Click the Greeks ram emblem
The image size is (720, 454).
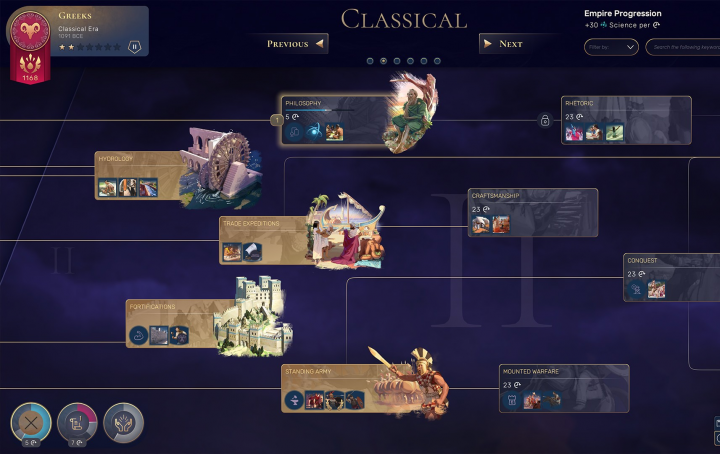pyautogui.click(x=28, y=31)
